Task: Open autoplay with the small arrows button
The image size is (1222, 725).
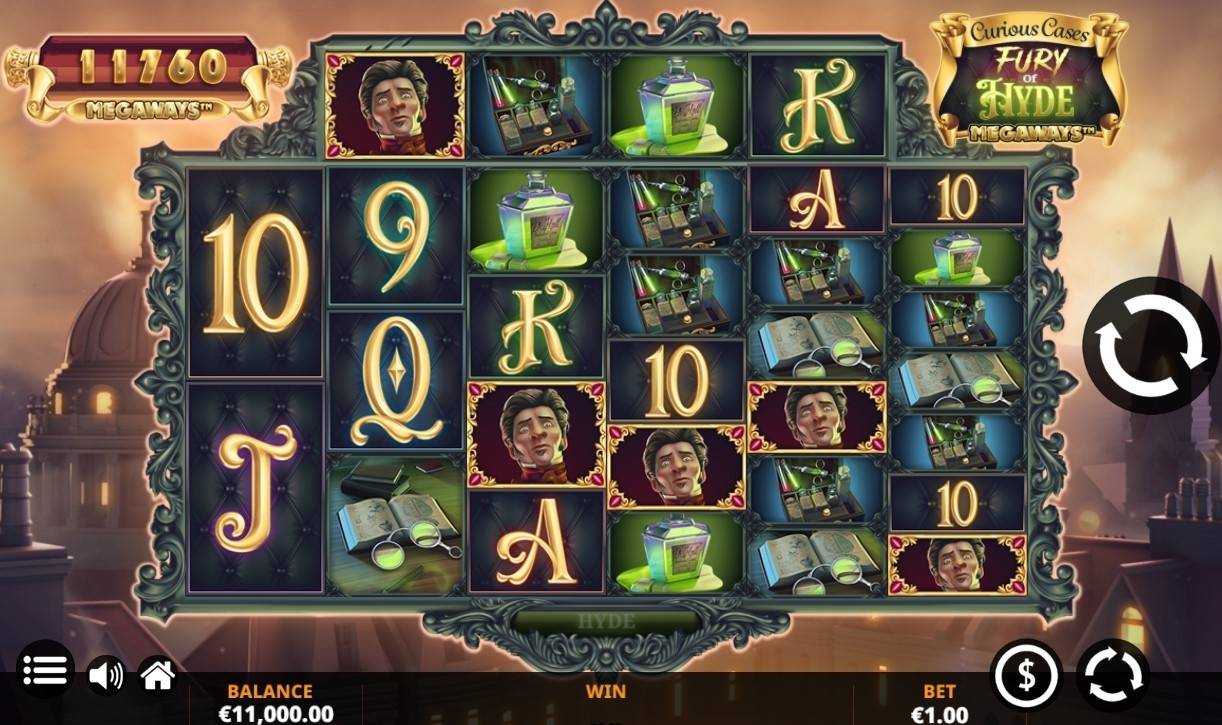Action: (1113, 676)
